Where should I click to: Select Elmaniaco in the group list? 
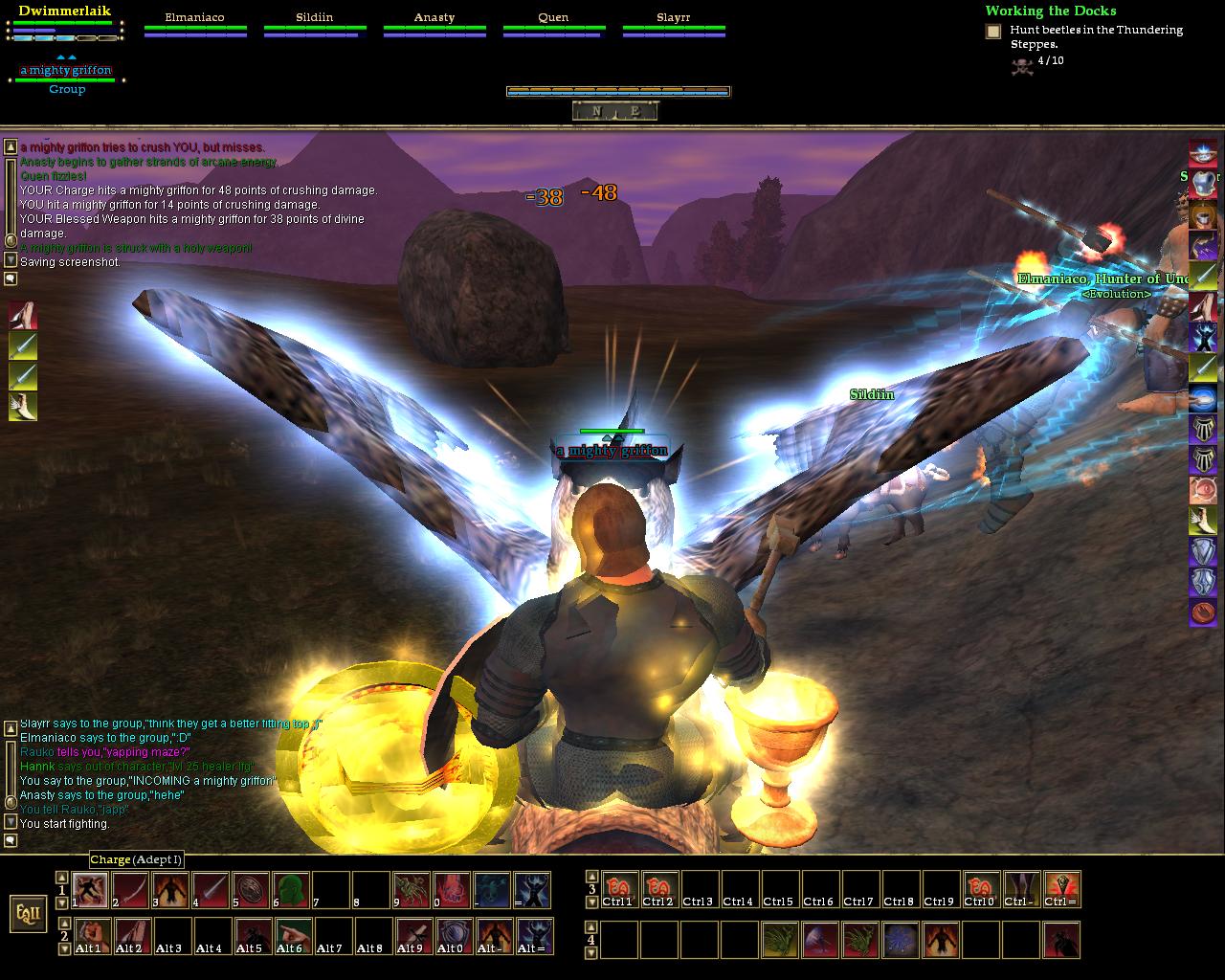194,17
